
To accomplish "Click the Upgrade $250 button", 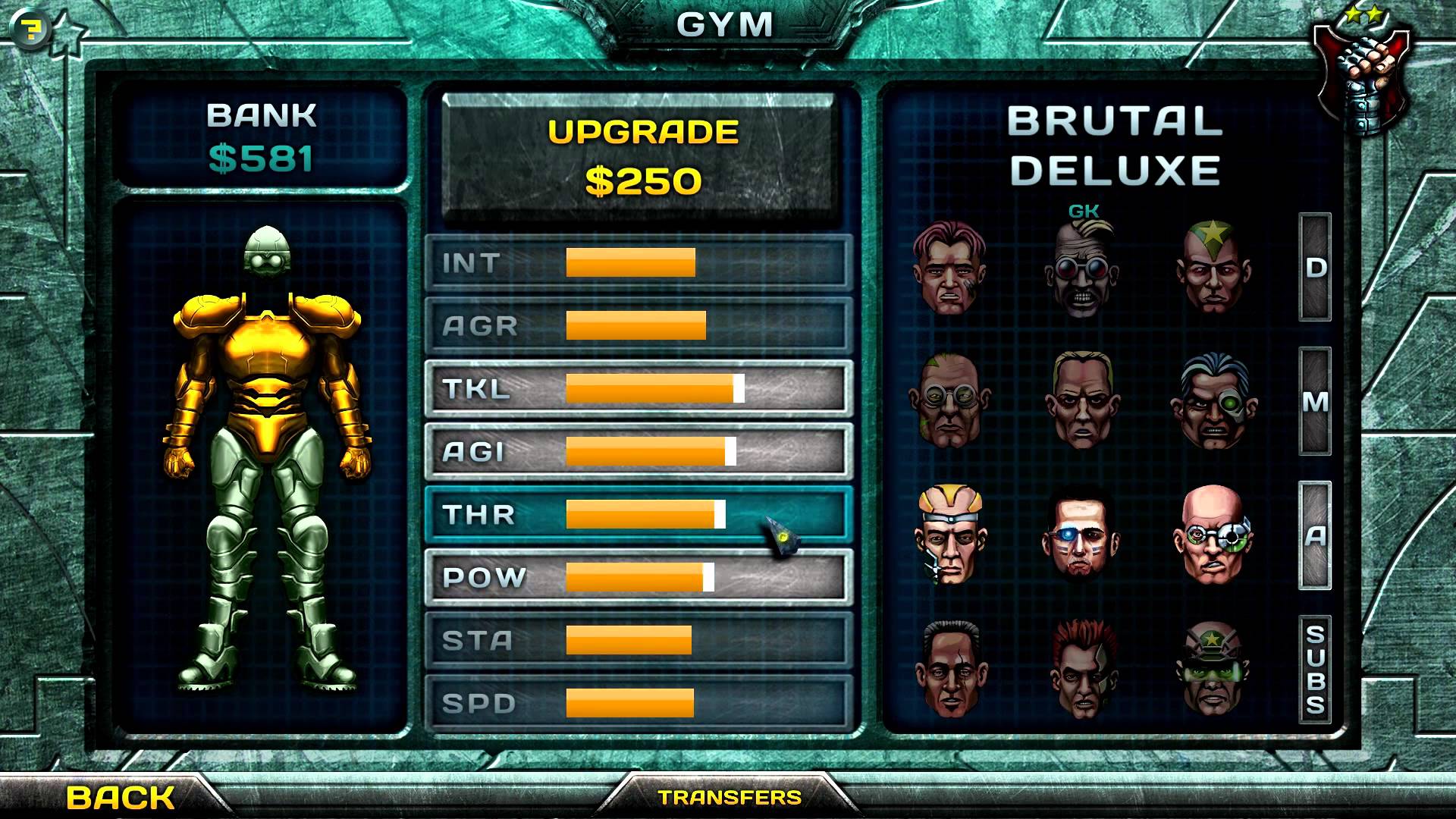I will pos(642,158).
